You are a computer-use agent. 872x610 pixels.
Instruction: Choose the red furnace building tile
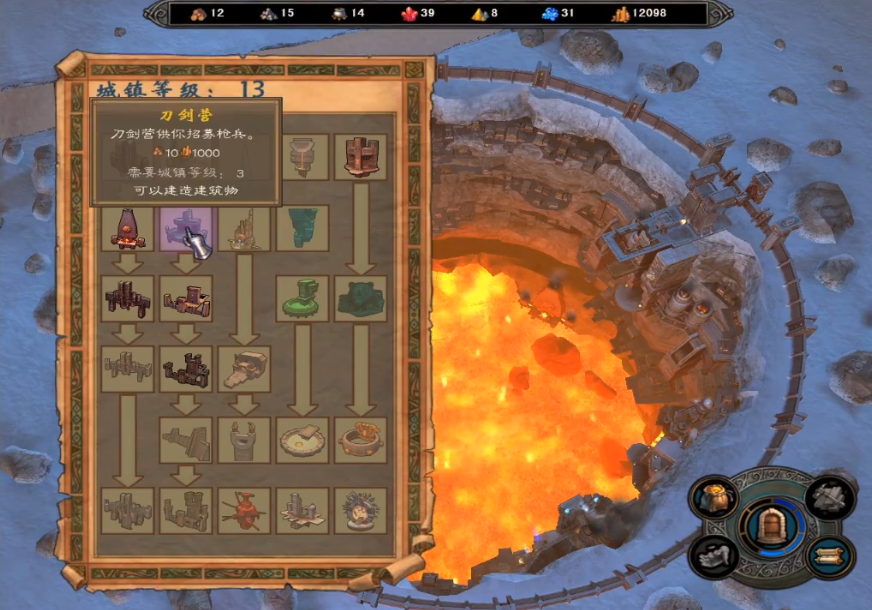[128, 229]
